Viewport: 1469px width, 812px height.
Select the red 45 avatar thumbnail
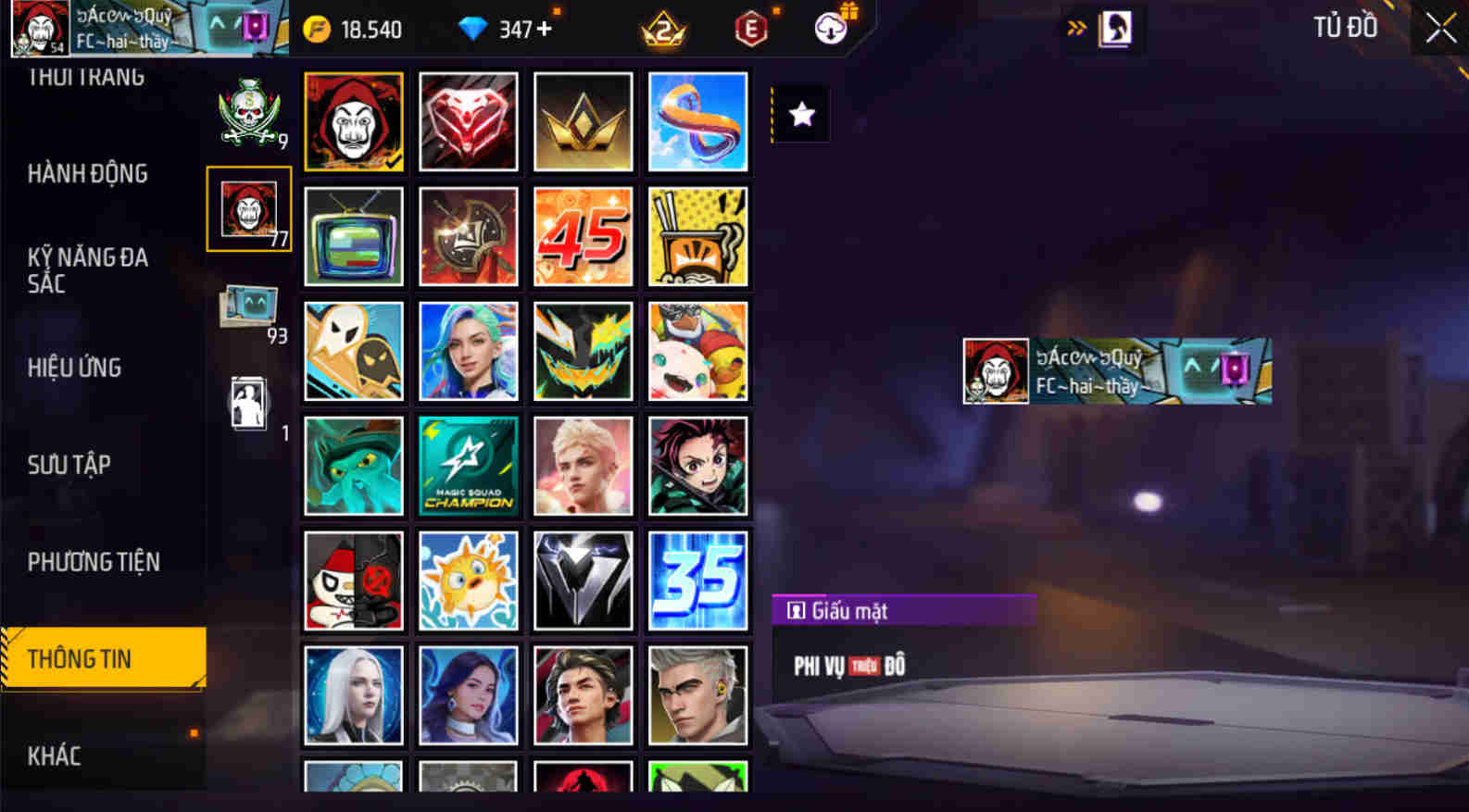tap(584, 236)
